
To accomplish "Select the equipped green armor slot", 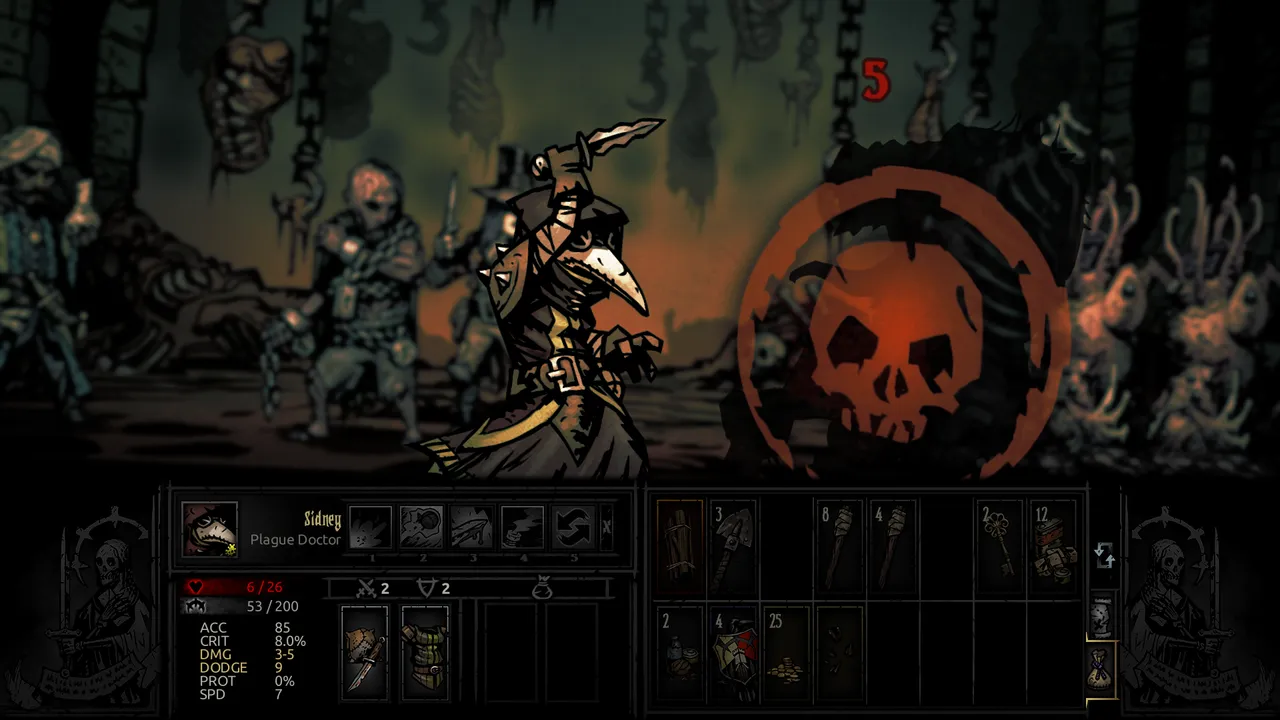I will tap(424, 651).
